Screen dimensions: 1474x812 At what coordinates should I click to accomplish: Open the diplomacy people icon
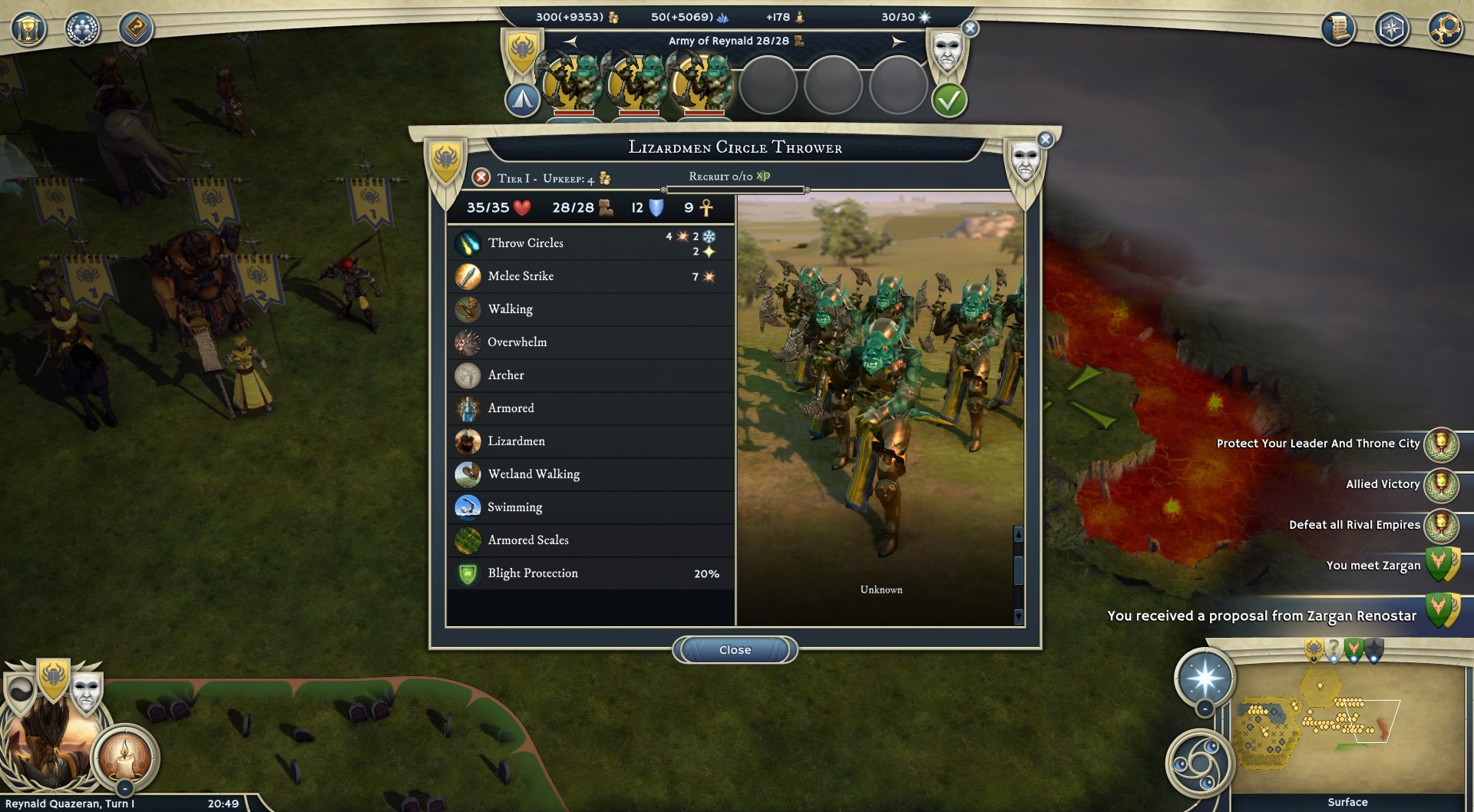[82, 29]
